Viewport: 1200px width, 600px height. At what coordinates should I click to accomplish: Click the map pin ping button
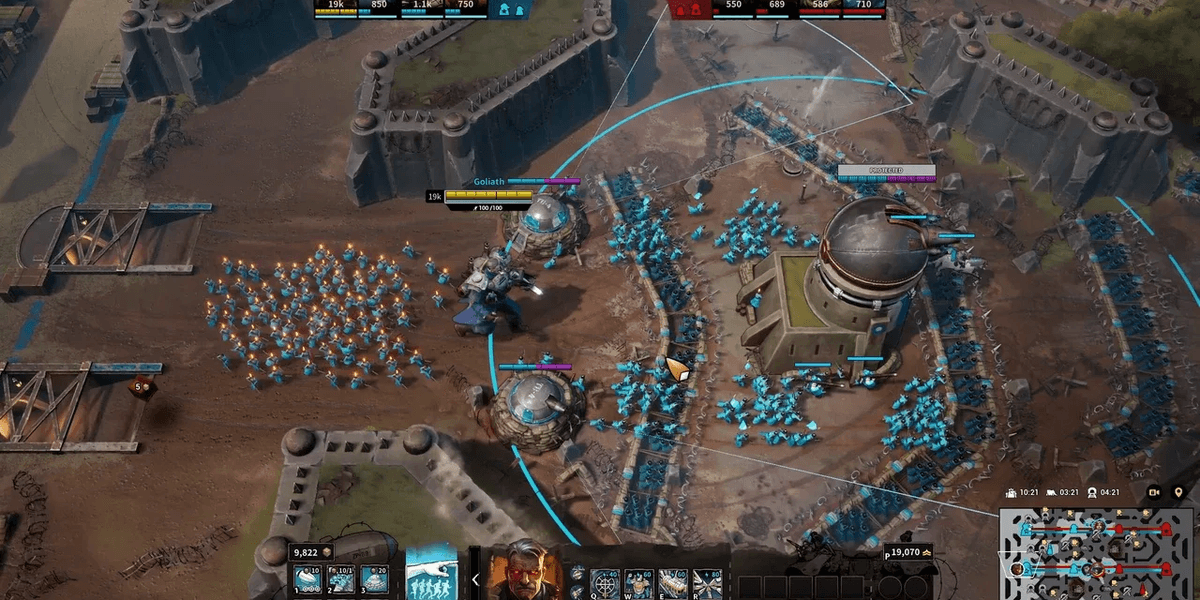coord(1178,492)
